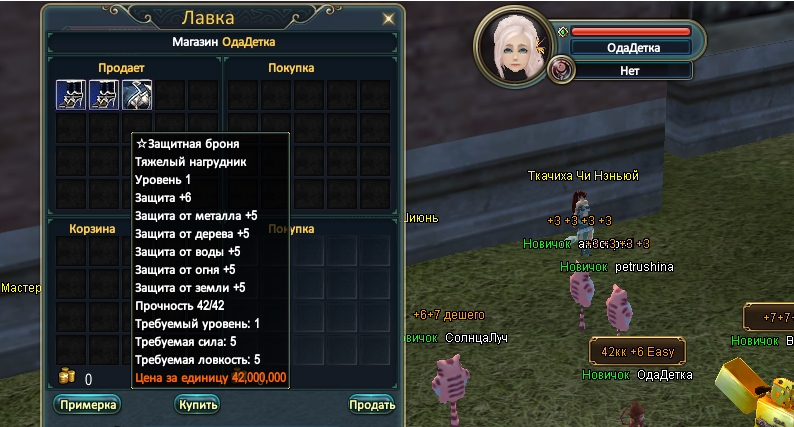Close the Лавка shop window
Screen dimensions: 794x427
coord(388,17)
